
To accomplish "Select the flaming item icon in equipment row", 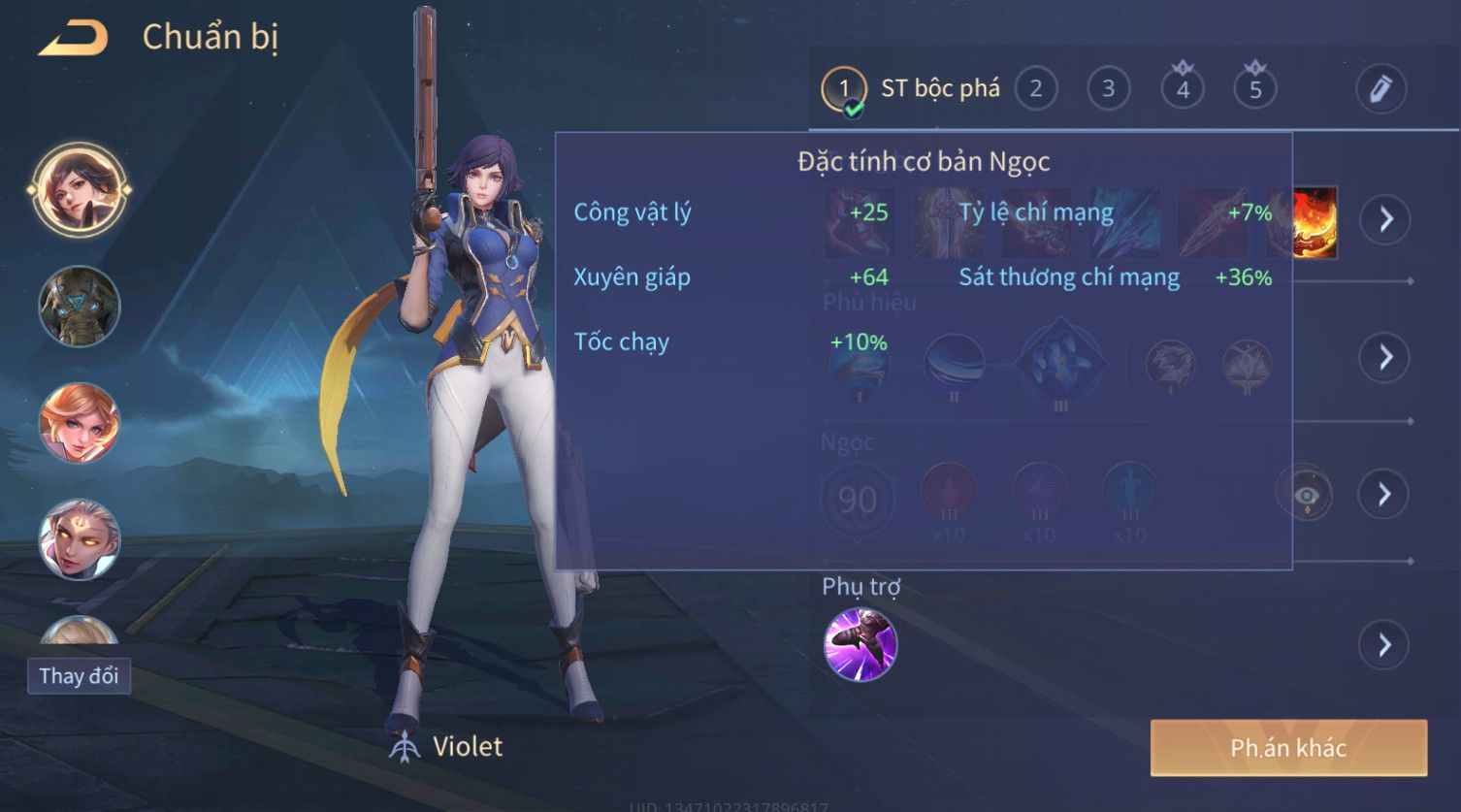I will [1315, 222].
